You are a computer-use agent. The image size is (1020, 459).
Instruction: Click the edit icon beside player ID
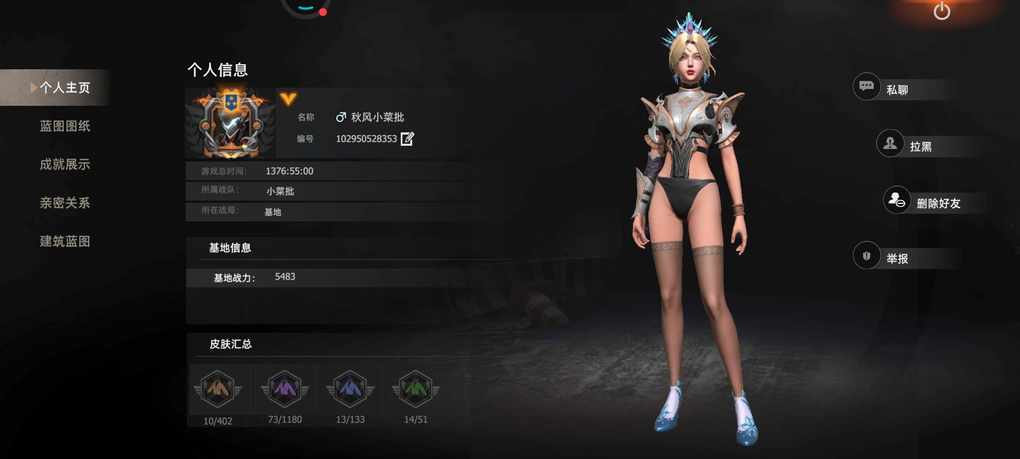coord(407,139)
